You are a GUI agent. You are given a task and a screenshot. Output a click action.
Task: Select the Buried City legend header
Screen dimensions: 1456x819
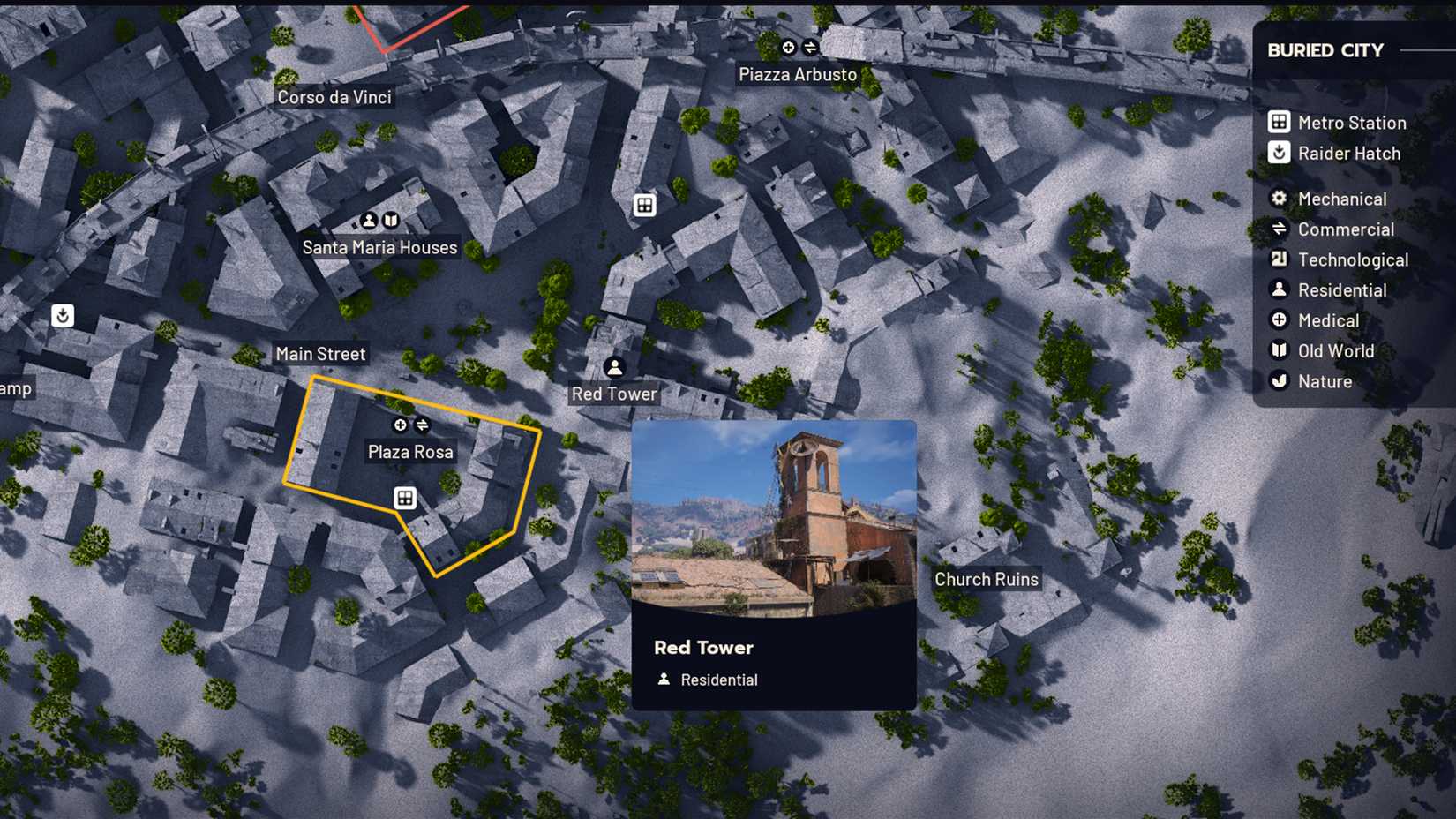[1325, 50]
